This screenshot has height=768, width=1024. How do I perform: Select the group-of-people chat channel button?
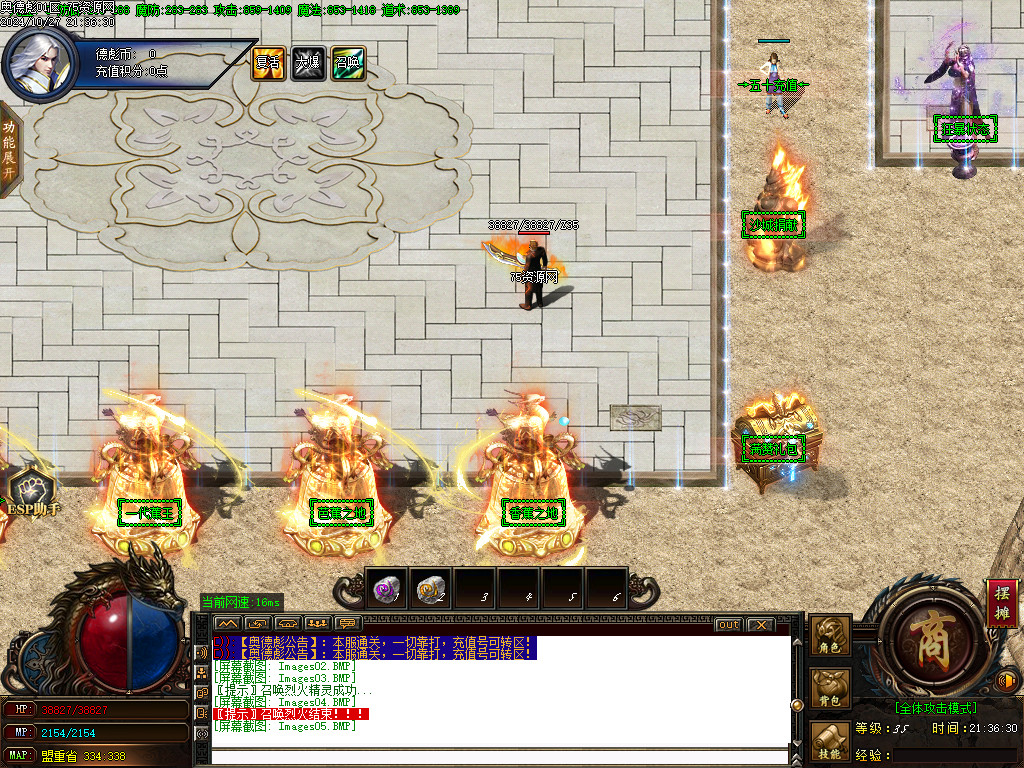(x=318, y=625)
